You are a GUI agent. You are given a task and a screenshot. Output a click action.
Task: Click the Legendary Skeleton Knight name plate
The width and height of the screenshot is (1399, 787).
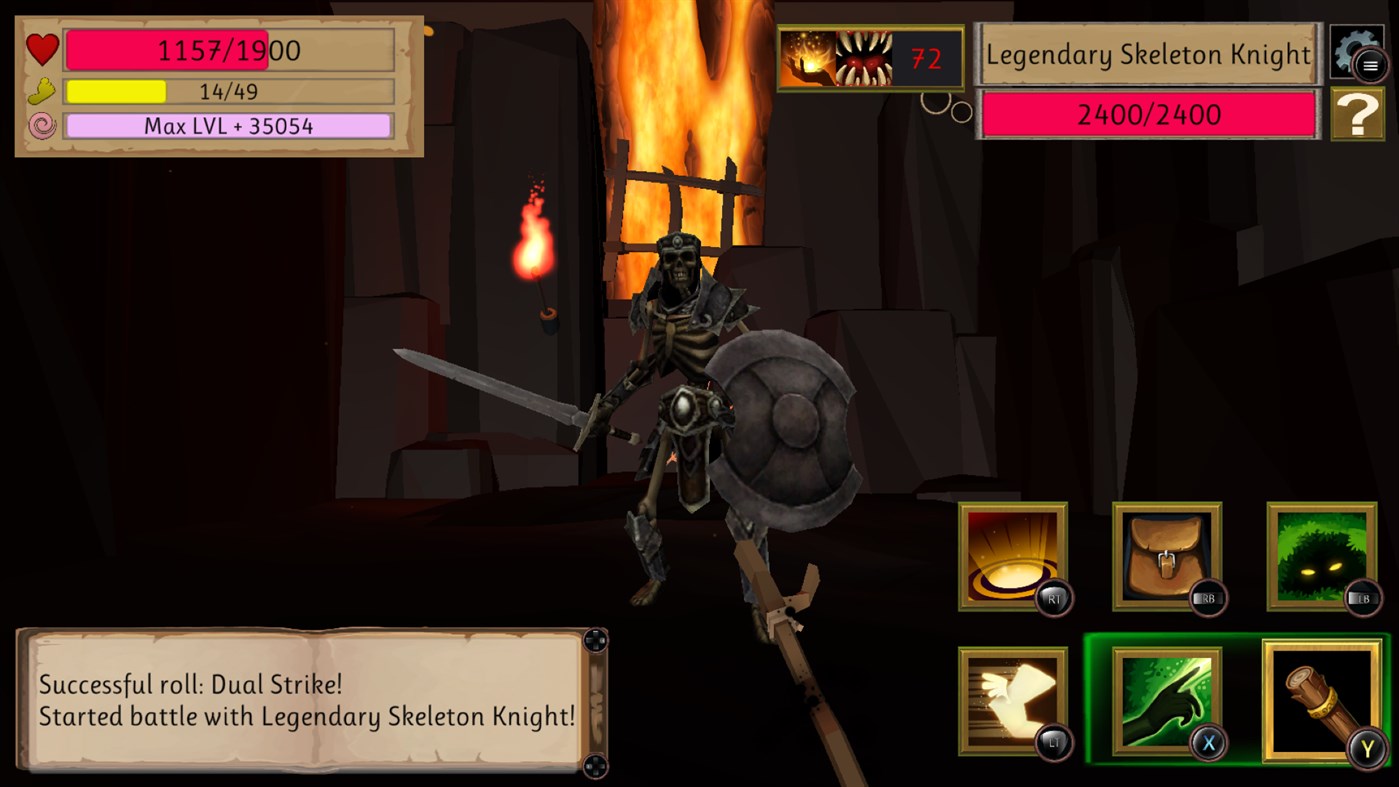(x=1147, y=54)
